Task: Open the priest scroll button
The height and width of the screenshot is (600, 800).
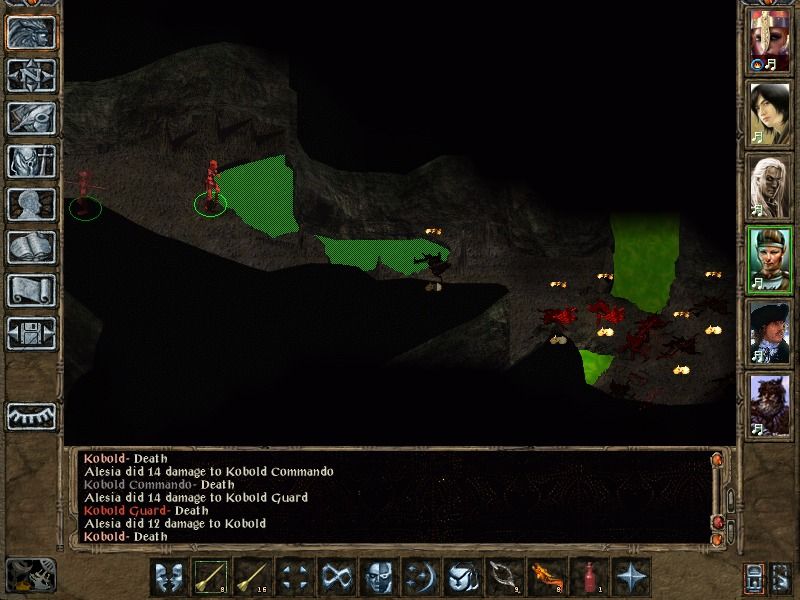Action: (x=31, y=290)
